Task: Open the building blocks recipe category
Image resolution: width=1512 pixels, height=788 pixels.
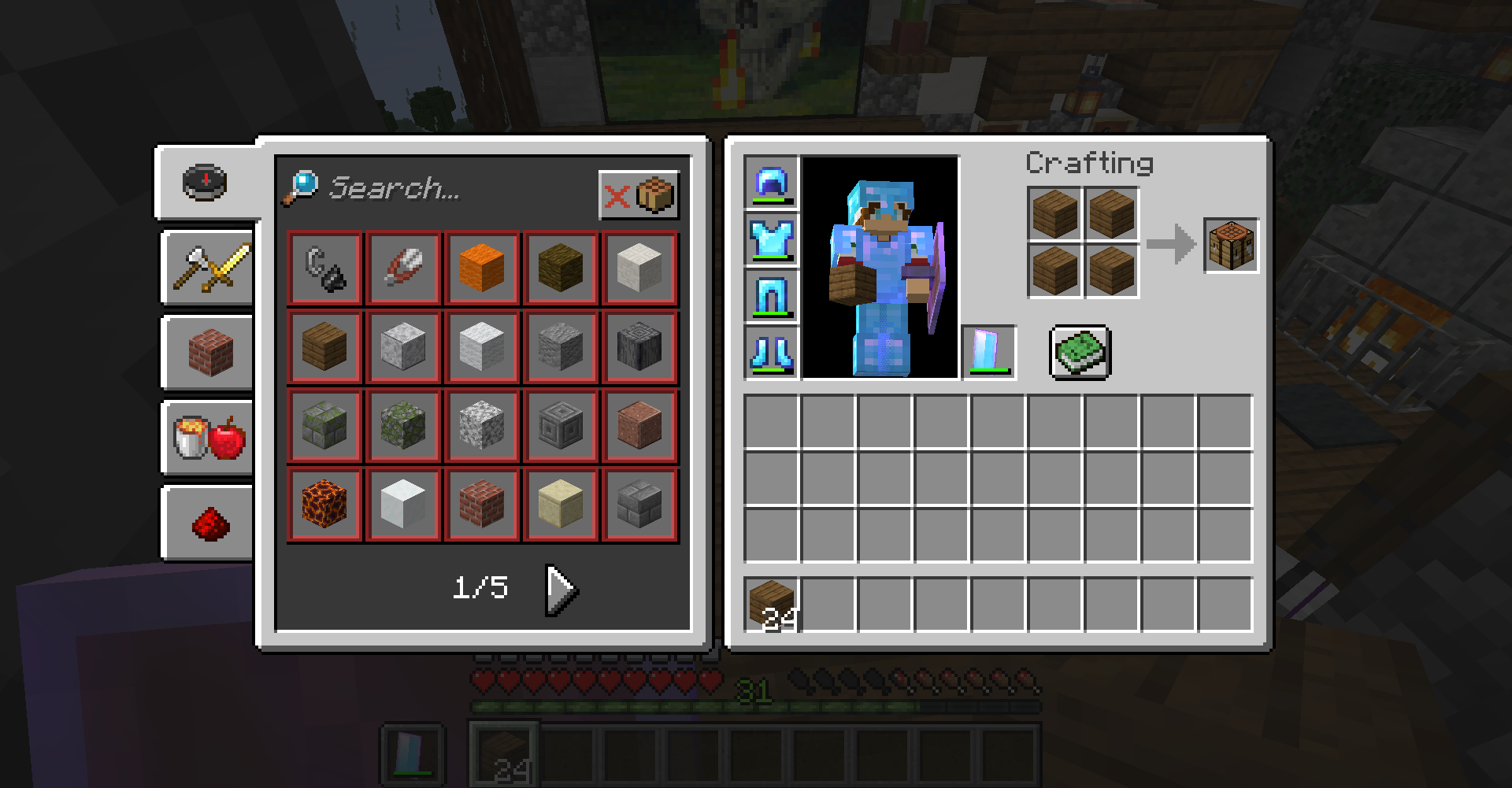Action: [x=207, y=353]
